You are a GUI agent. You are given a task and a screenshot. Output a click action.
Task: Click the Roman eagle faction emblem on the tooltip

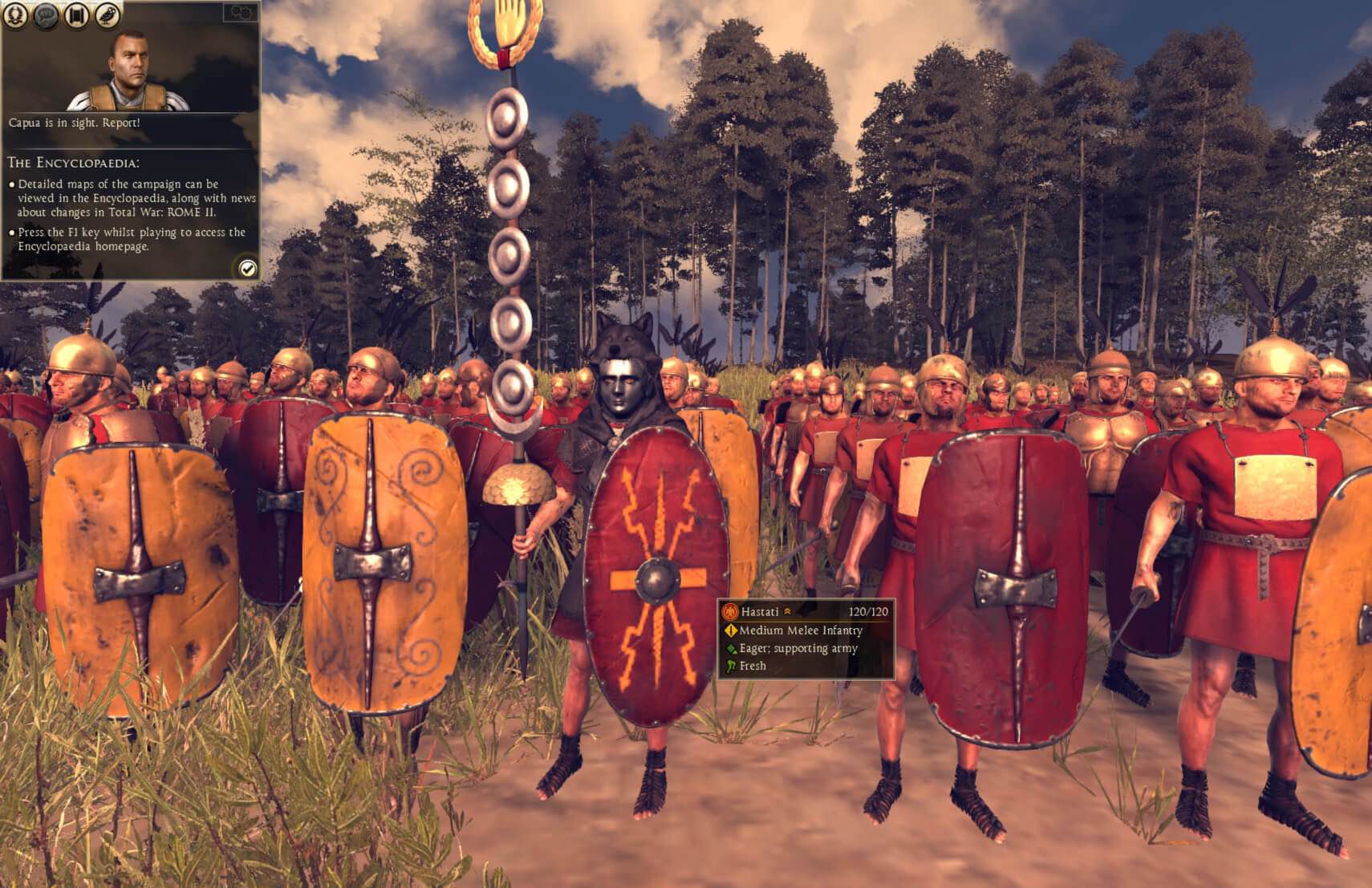[x=729, y=611]
